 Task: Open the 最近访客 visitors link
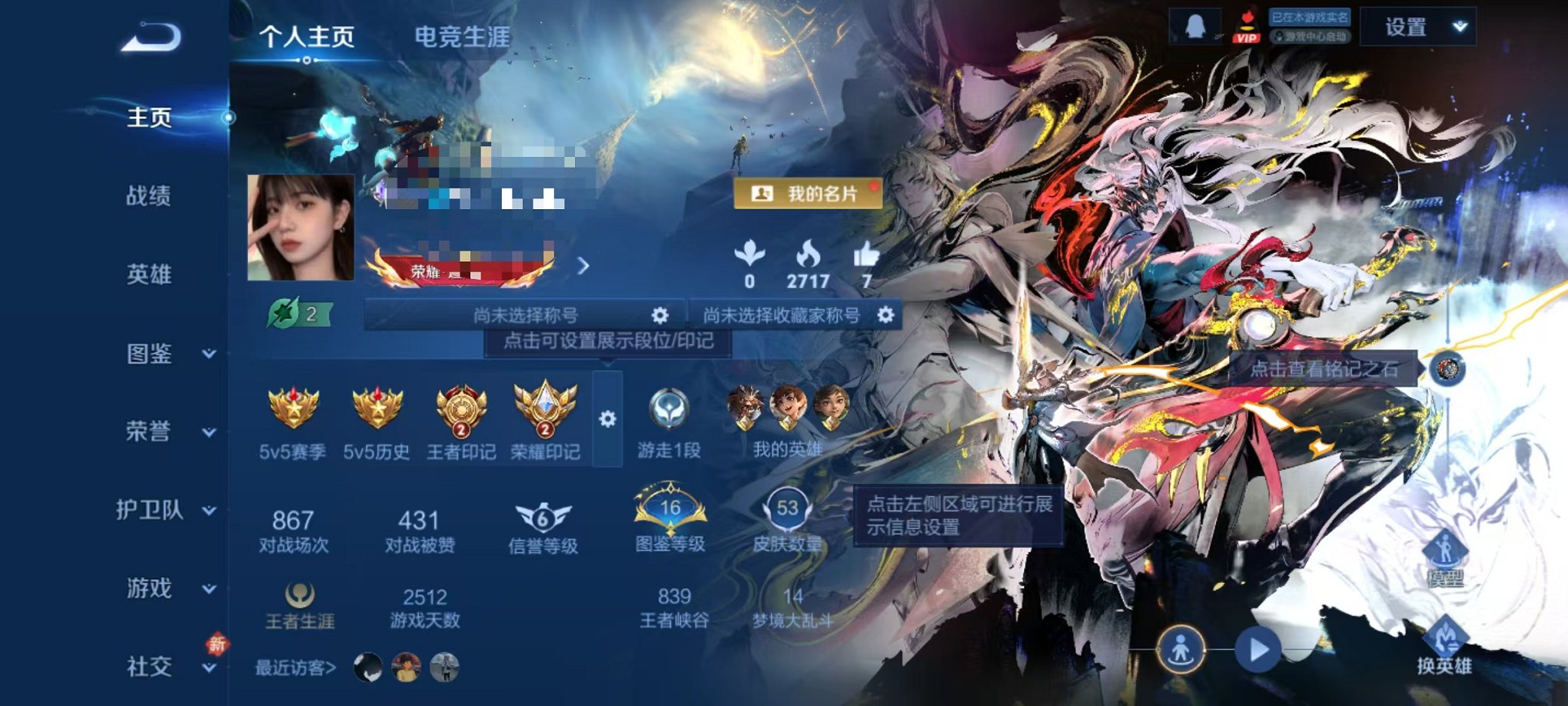(x=294, y=669)
